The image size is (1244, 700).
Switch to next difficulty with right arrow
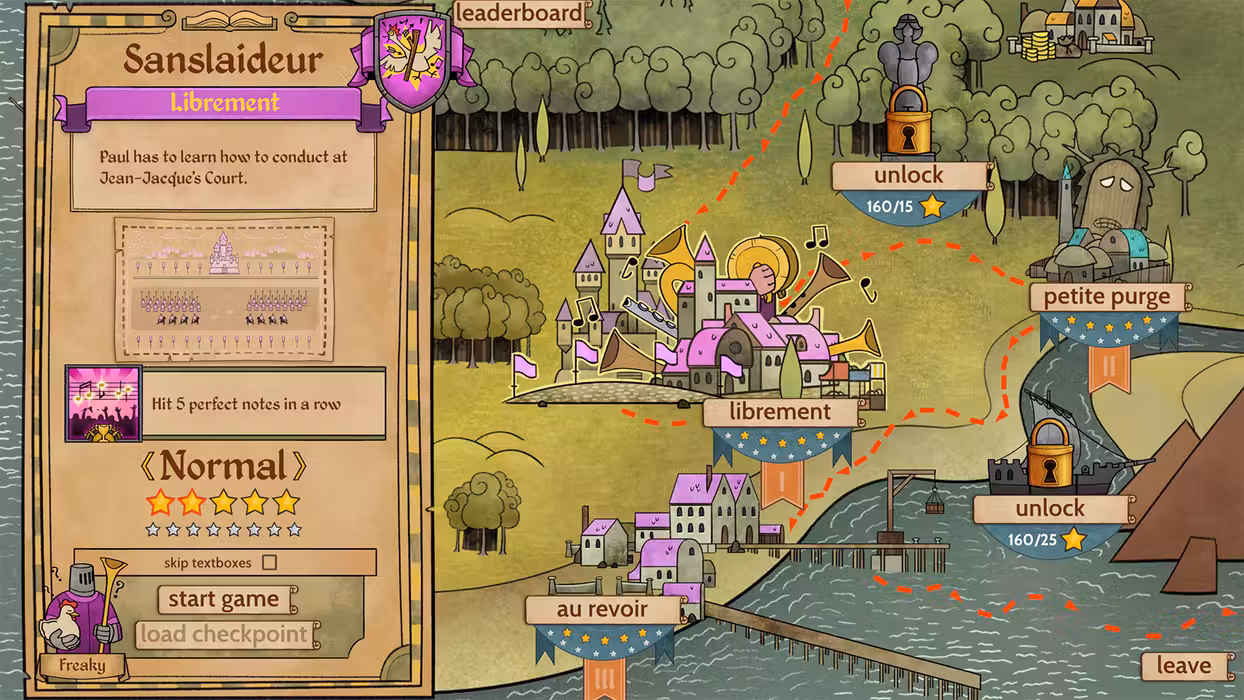click(299, 466)
